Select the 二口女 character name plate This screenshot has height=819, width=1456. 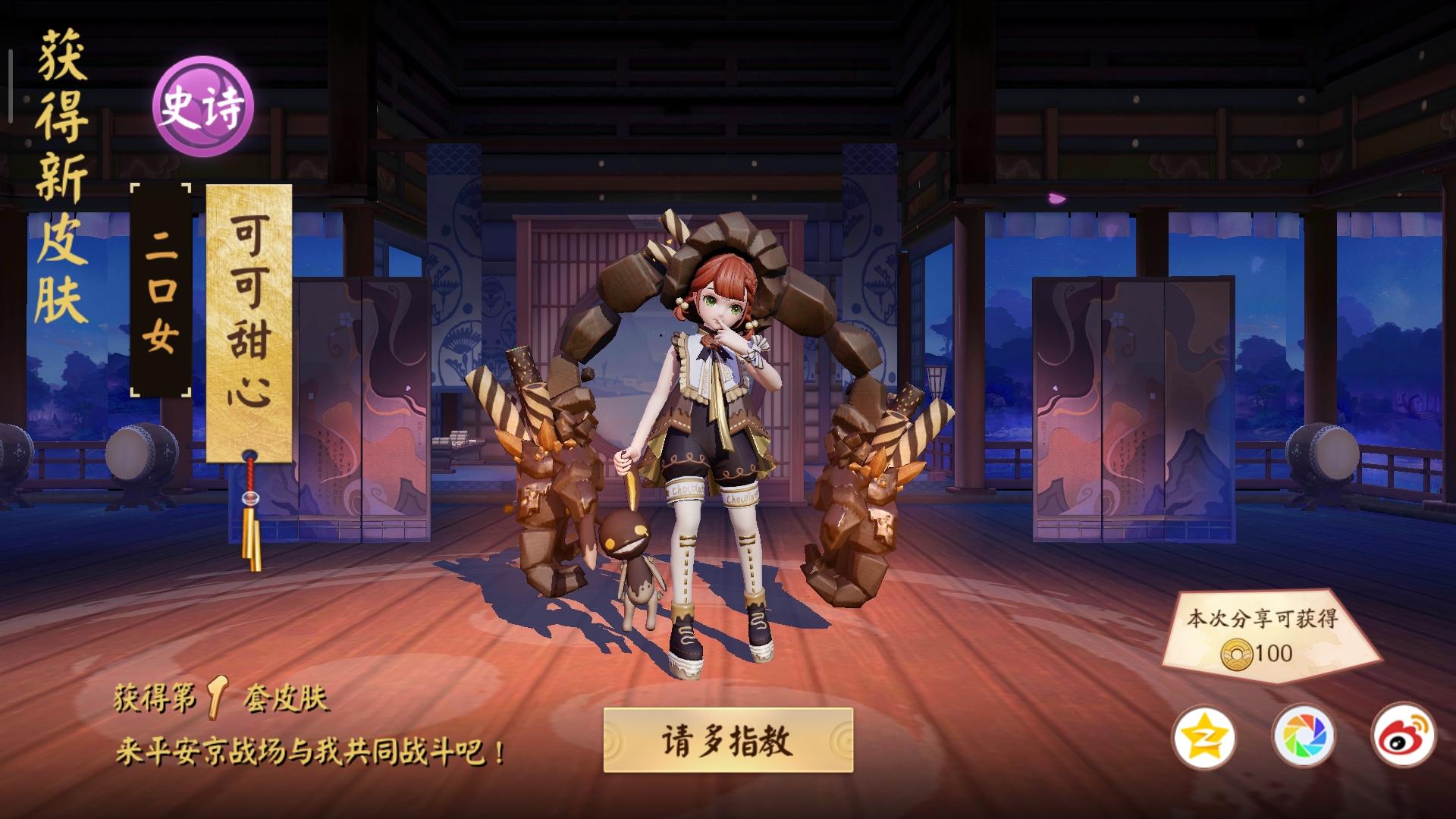coord(162,288)
